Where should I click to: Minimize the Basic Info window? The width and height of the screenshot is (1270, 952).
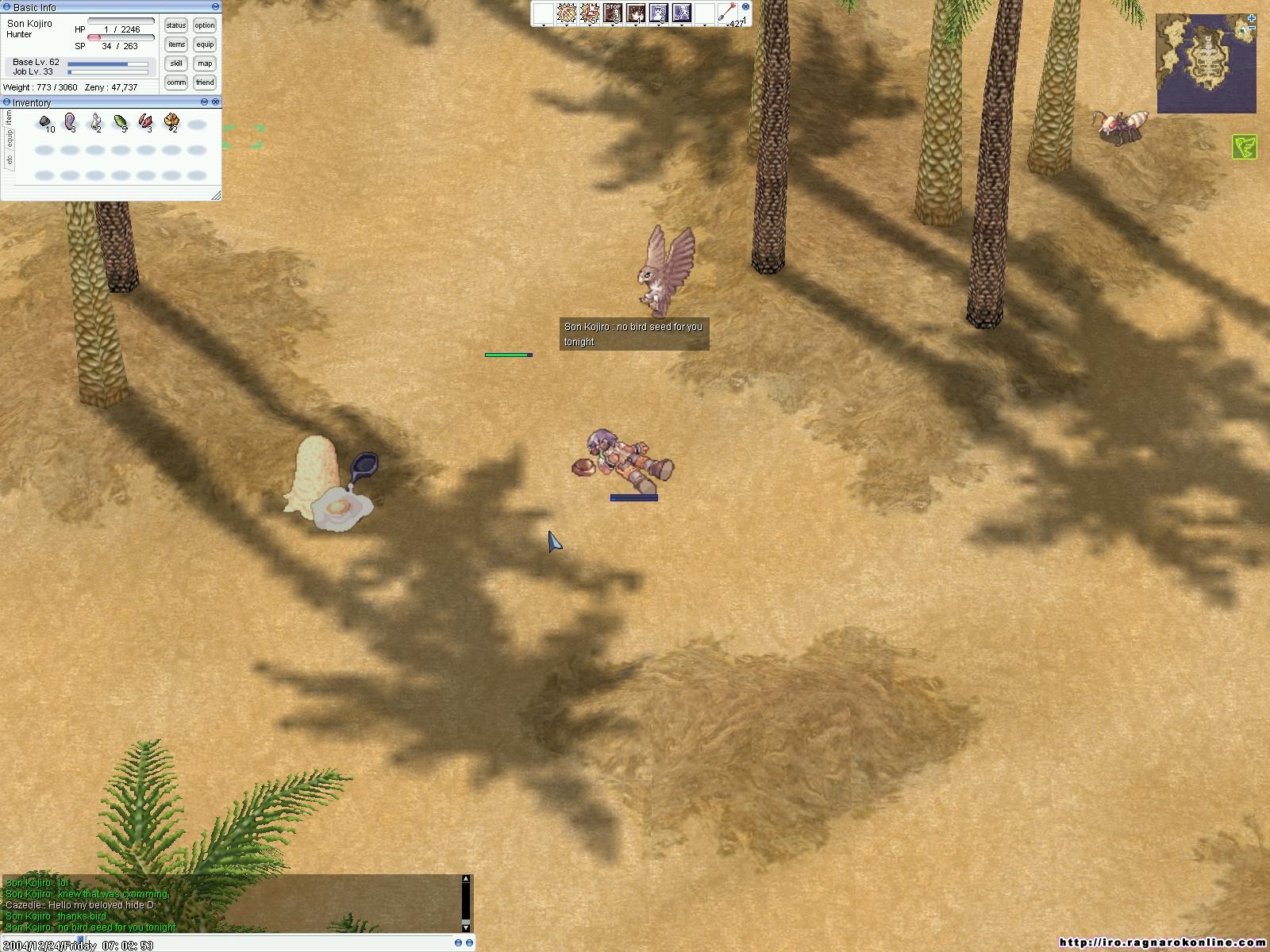click(215, 7)
